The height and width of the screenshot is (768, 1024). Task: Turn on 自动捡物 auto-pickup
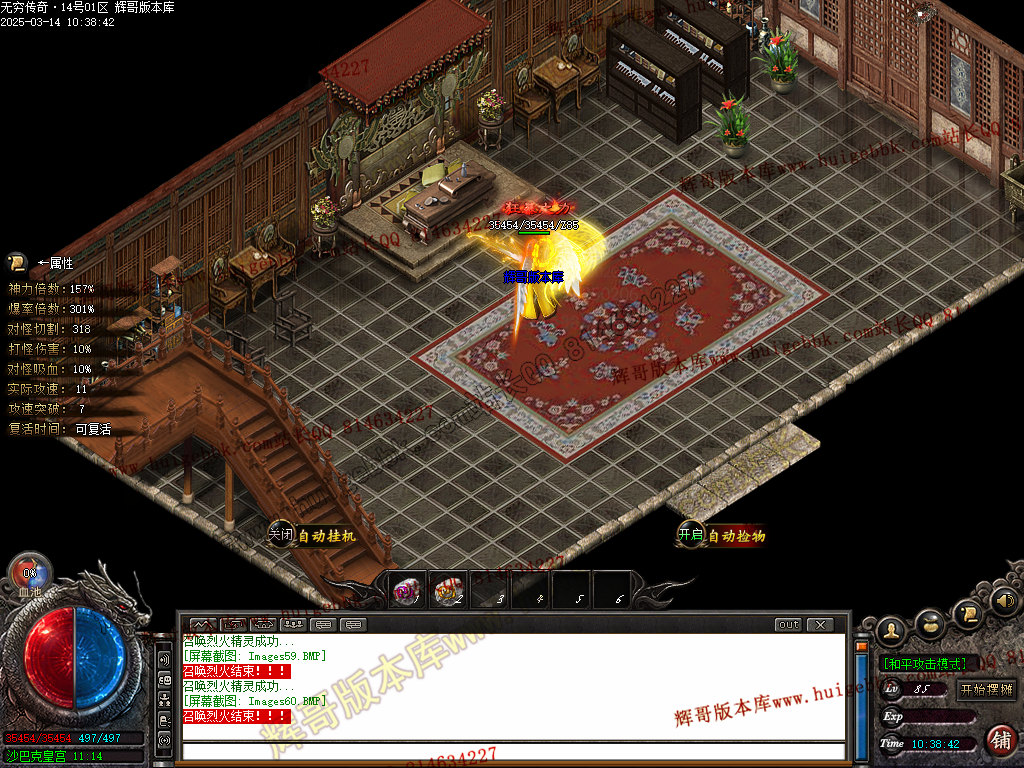(x=722, y=536)
